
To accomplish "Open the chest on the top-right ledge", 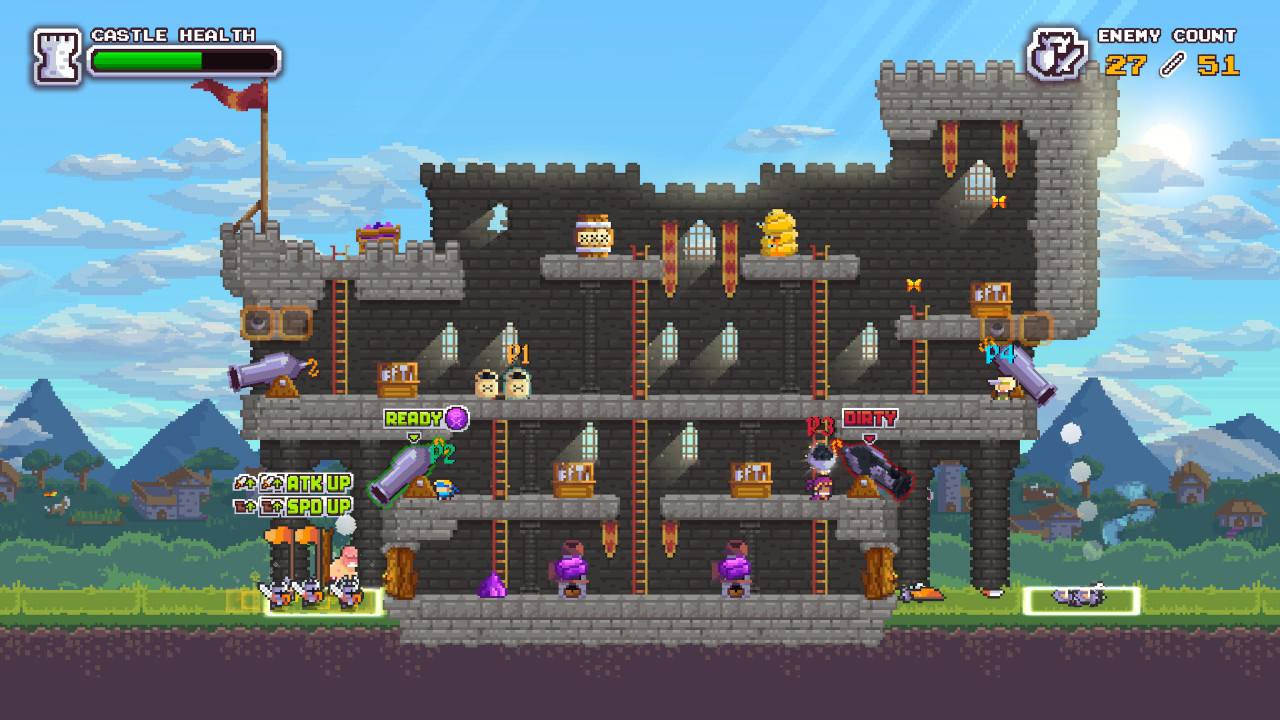I will pyautogui.click(x=990, y=297).
